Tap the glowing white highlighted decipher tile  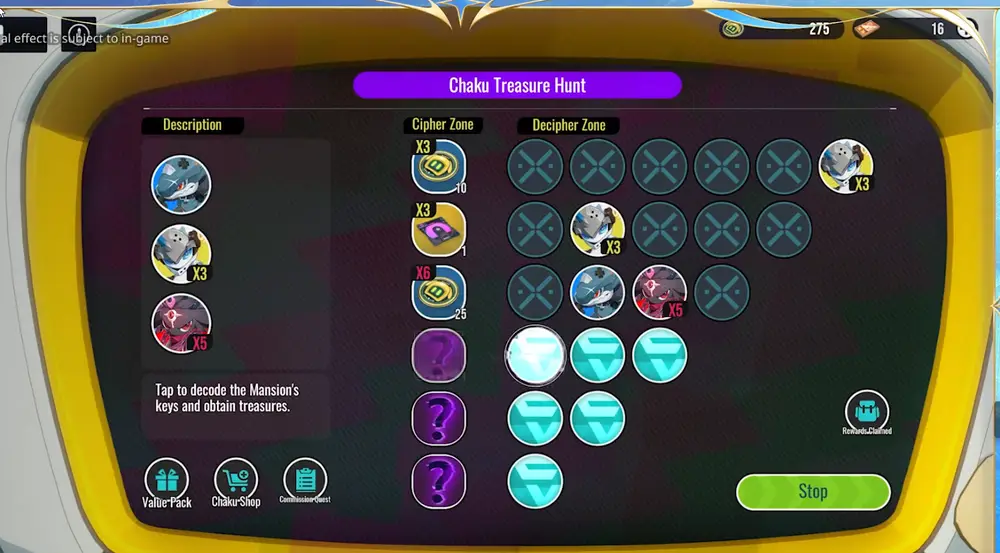536,356
